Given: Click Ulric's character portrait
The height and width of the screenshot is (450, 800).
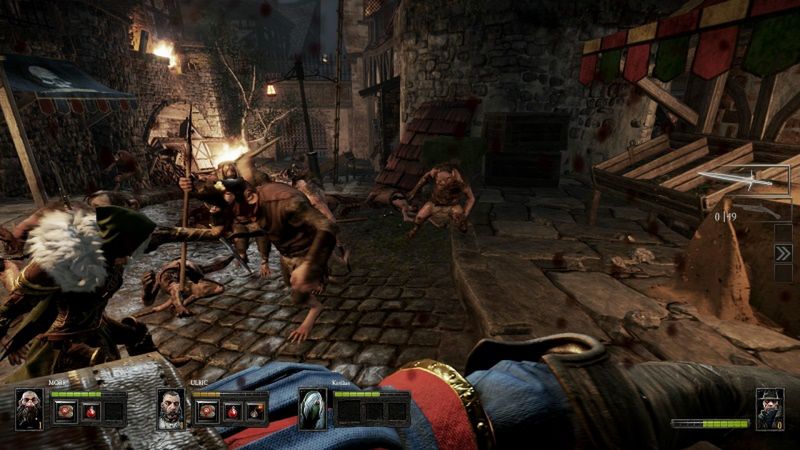Looking at the screenshot, I should (171, 409).
